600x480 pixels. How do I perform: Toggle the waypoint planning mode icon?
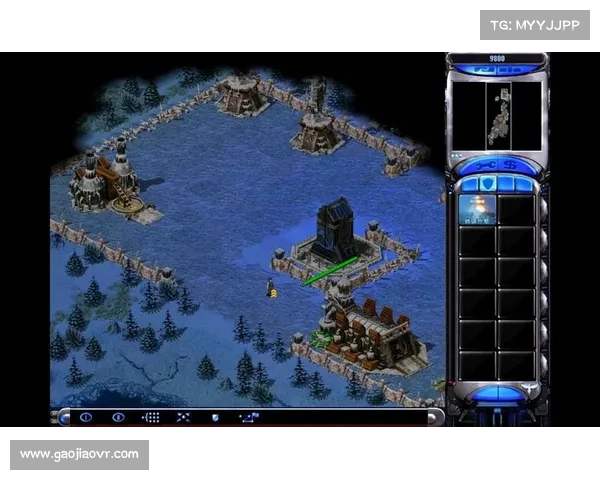[x=248, y=417]
